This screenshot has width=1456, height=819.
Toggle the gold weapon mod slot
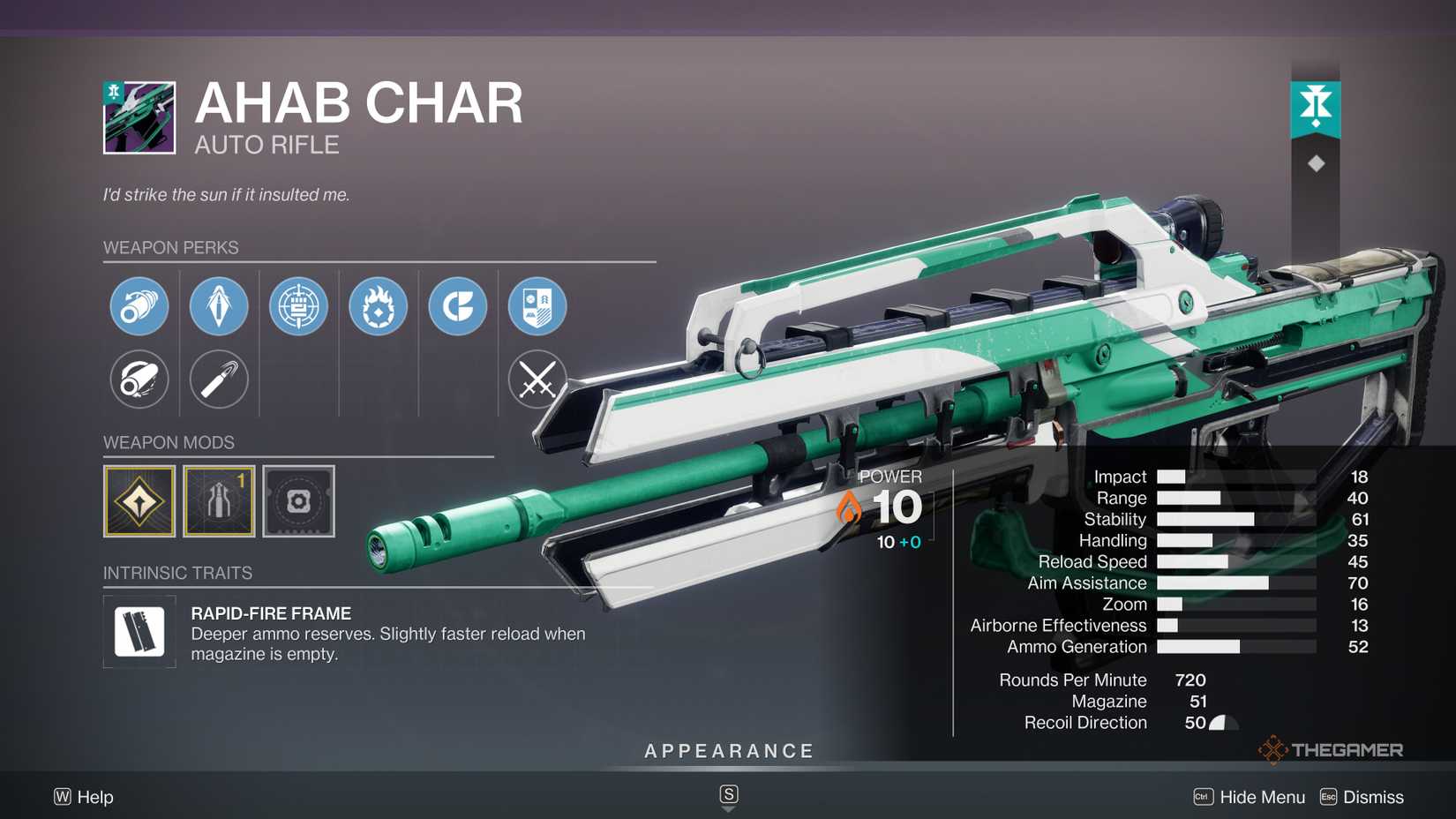[x=139, y=501]
